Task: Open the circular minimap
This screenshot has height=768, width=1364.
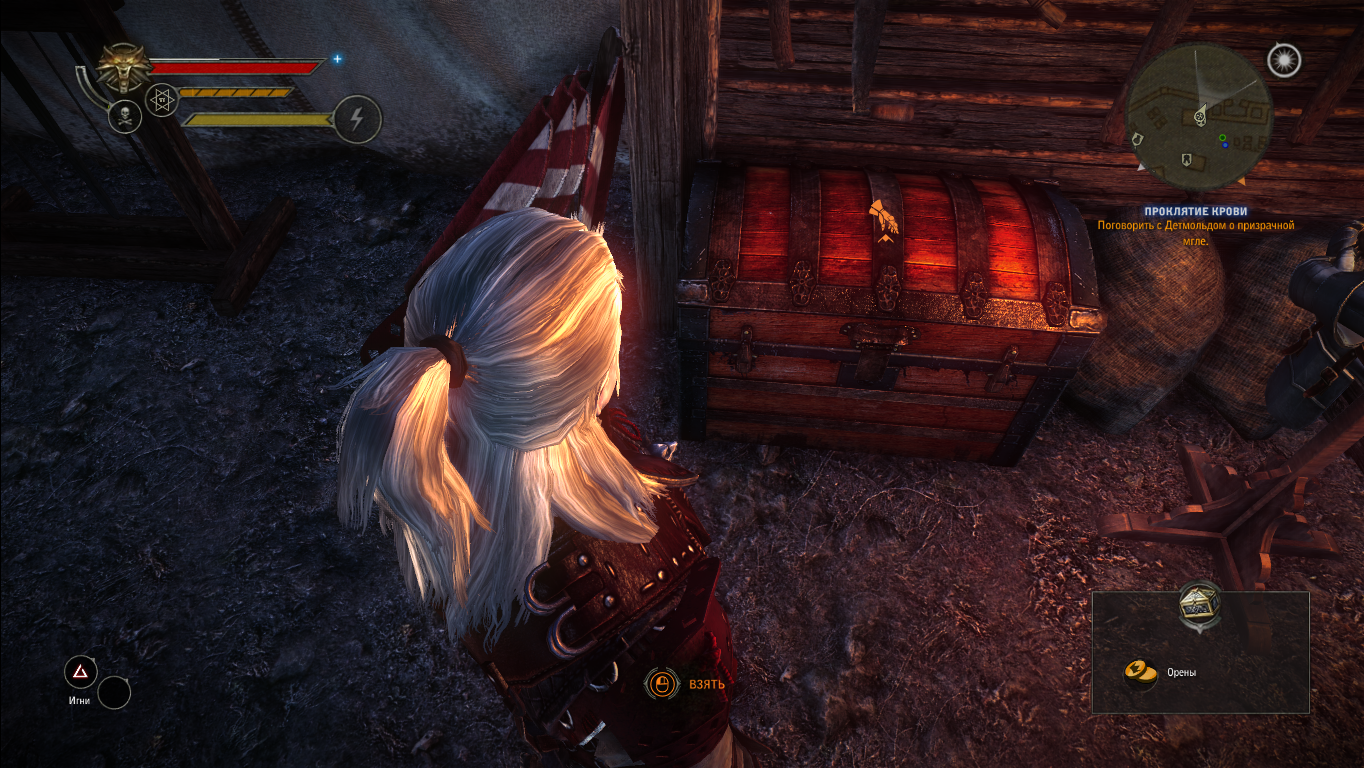Action: point(1199,117)
